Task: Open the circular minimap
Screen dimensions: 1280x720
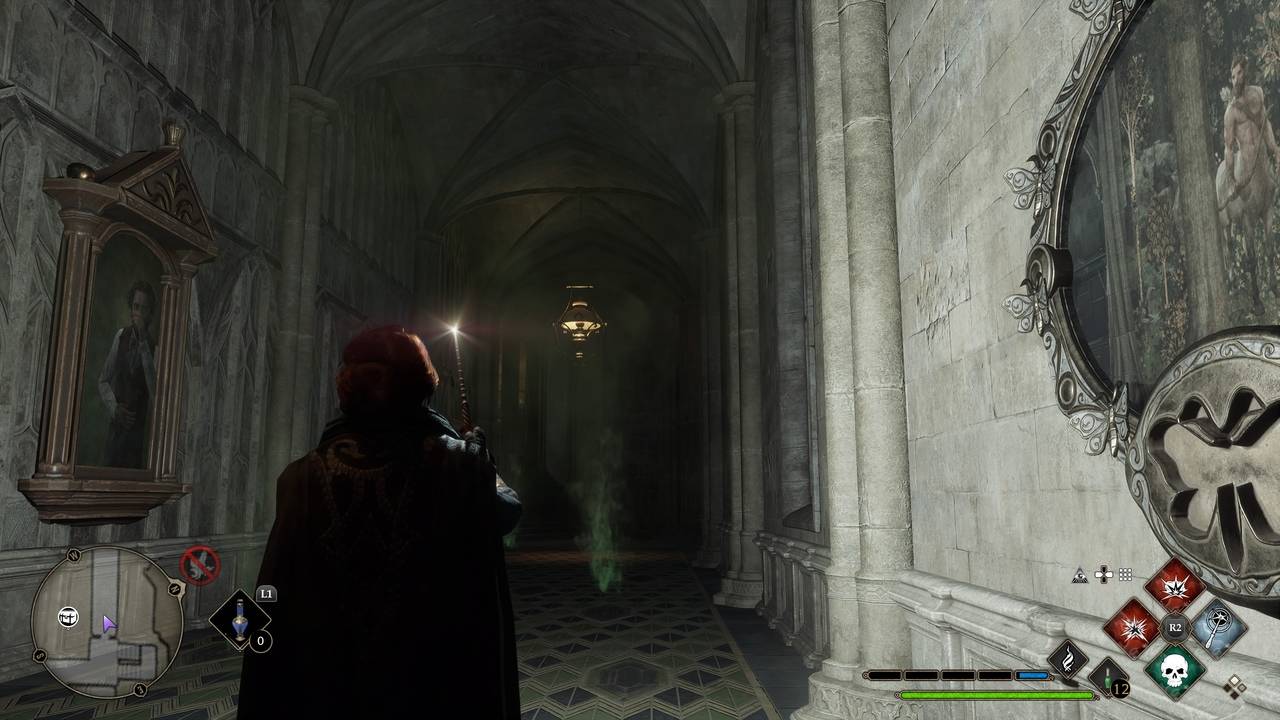Action: [x=107, y=622]
